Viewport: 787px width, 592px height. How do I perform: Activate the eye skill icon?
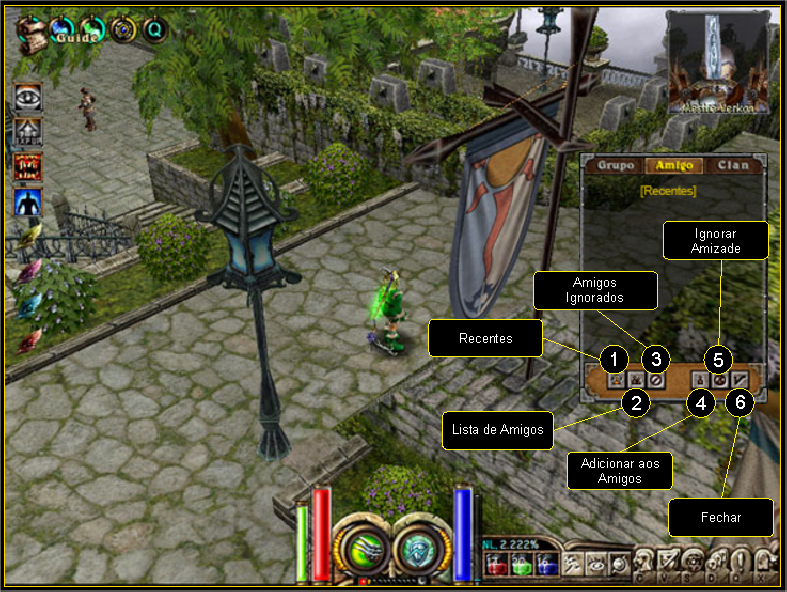coord(29,97)
